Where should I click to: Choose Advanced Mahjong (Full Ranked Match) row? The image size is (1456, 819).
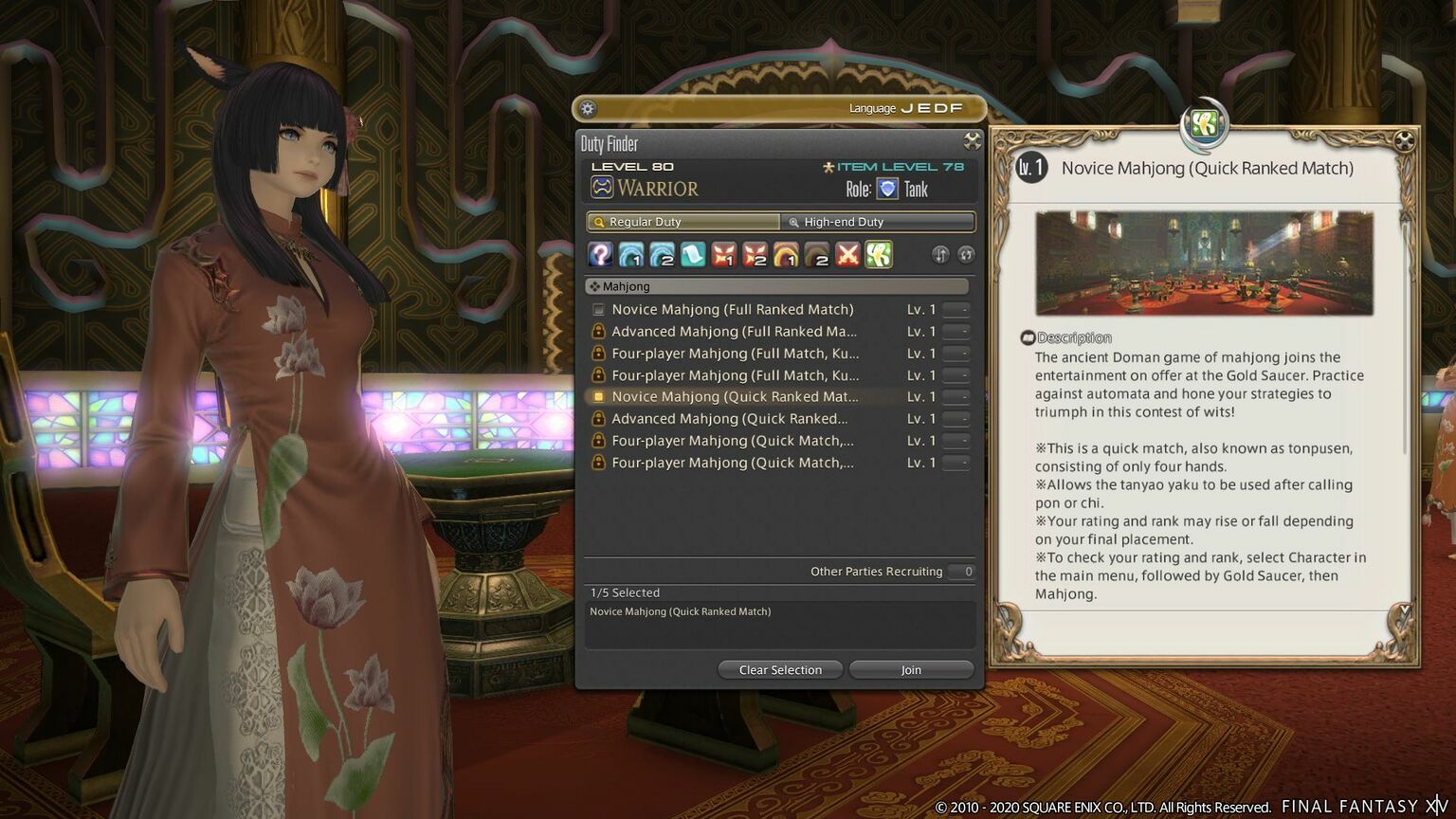coord(734,332)
